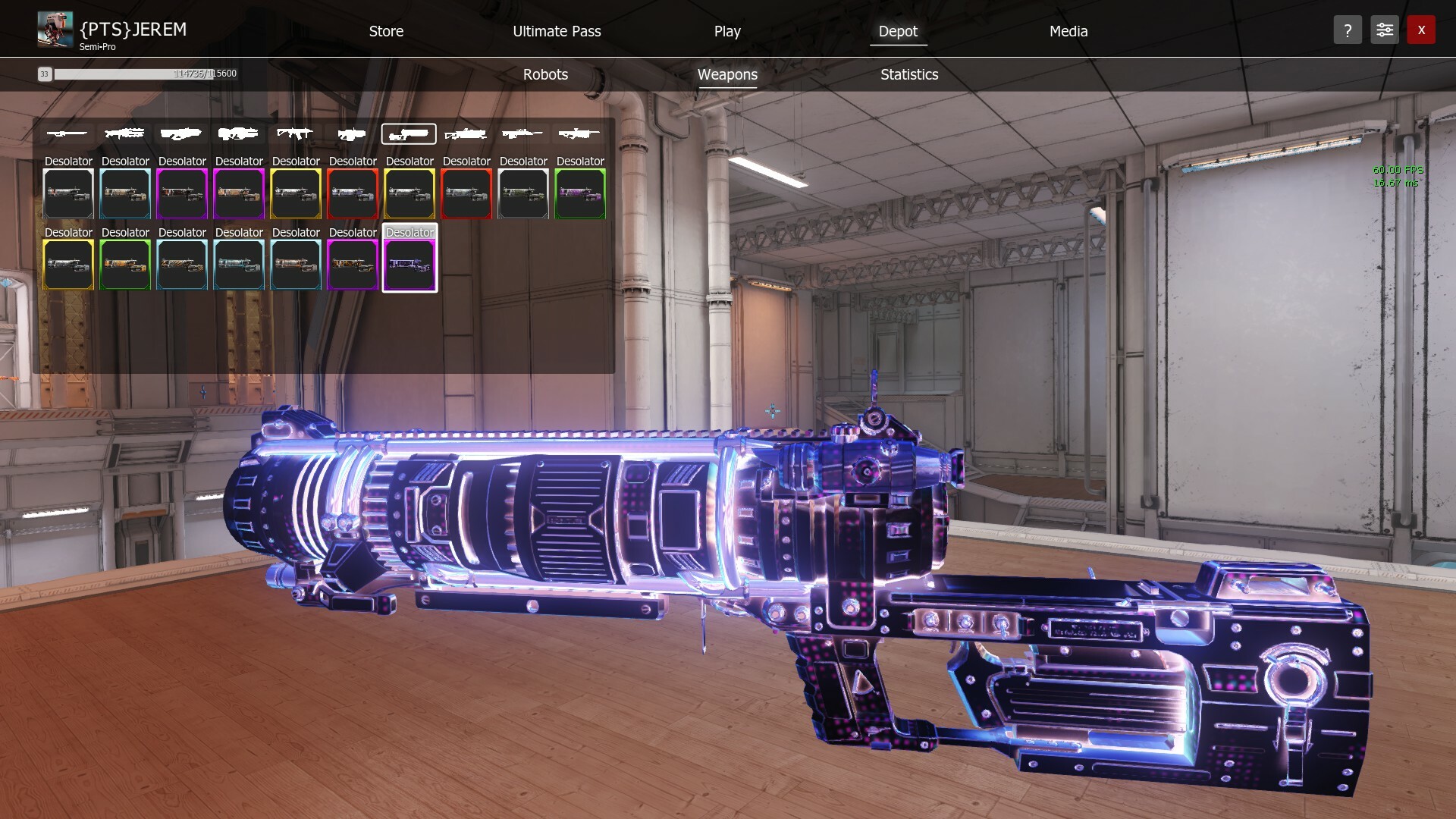
Task: Click the level 33 badge
Action: pos(45,74)
